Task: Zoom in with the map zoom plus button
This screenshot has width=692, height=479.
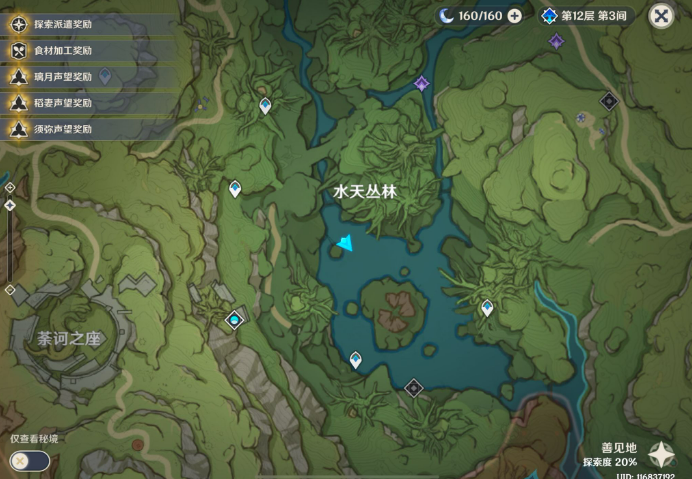Action: pos(10,187)
